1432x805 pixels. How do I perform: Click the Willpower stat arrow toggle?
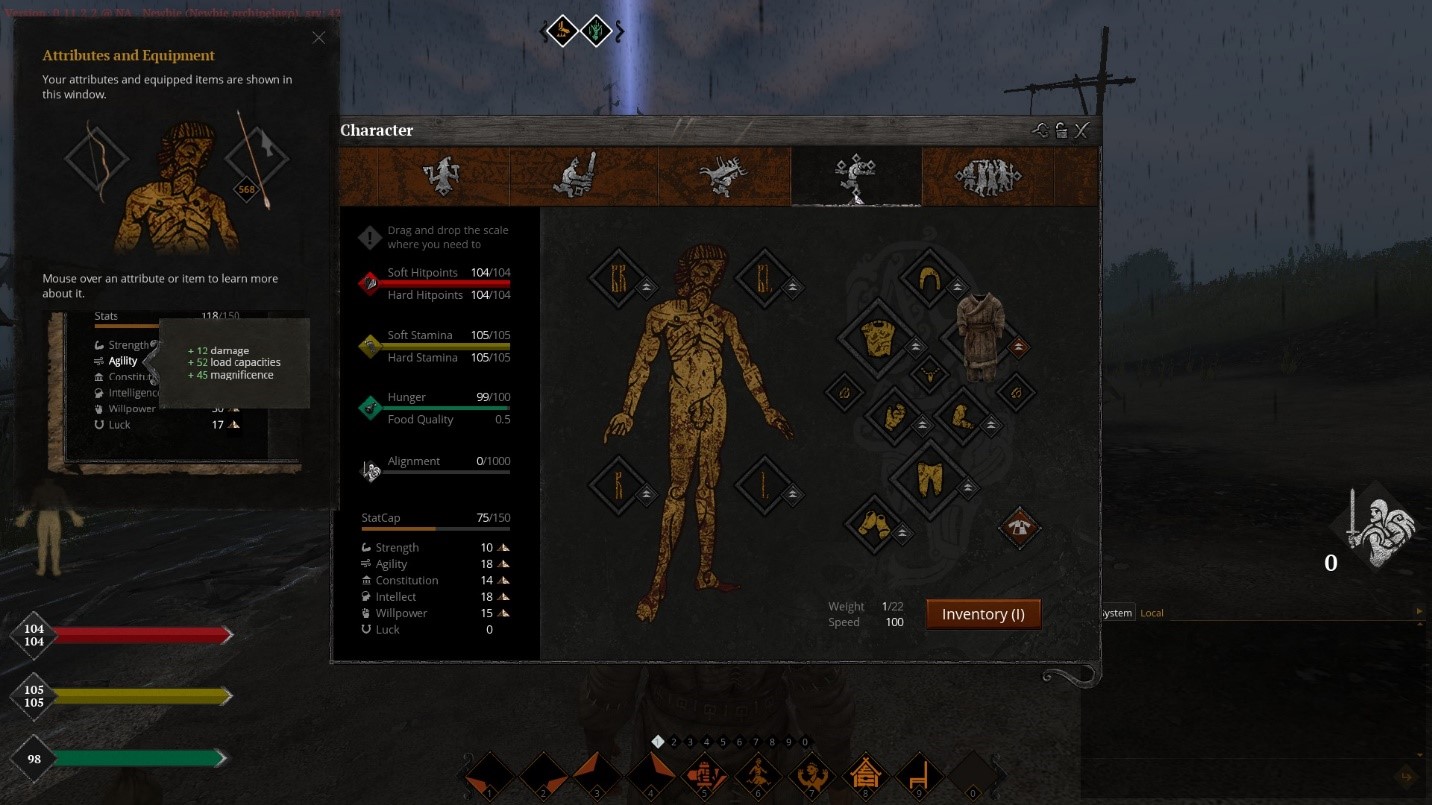click(x=504, y=613)
